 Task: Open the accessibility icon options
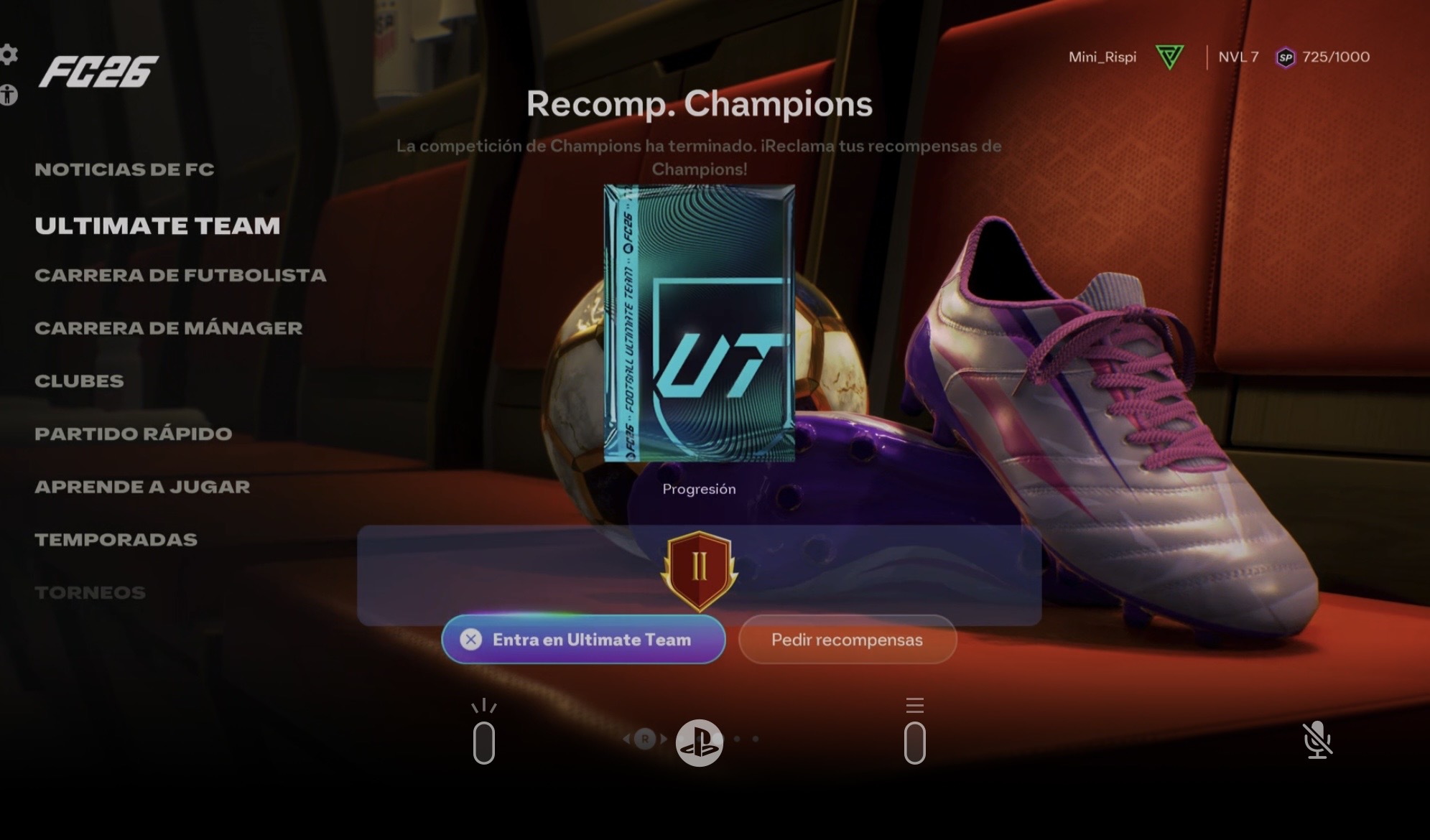pyautogui.click(x=9, y=95)
